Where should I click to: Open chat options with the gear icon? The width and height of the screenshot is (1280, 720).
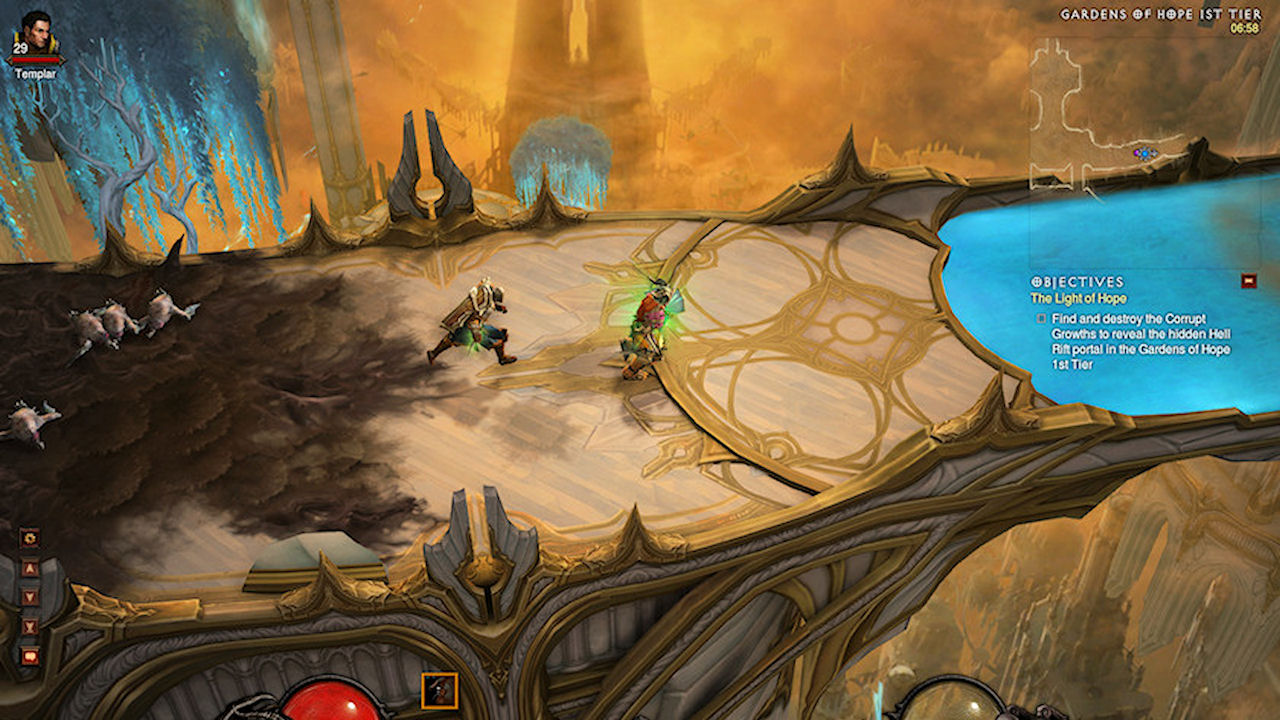(x=29, y=537)
